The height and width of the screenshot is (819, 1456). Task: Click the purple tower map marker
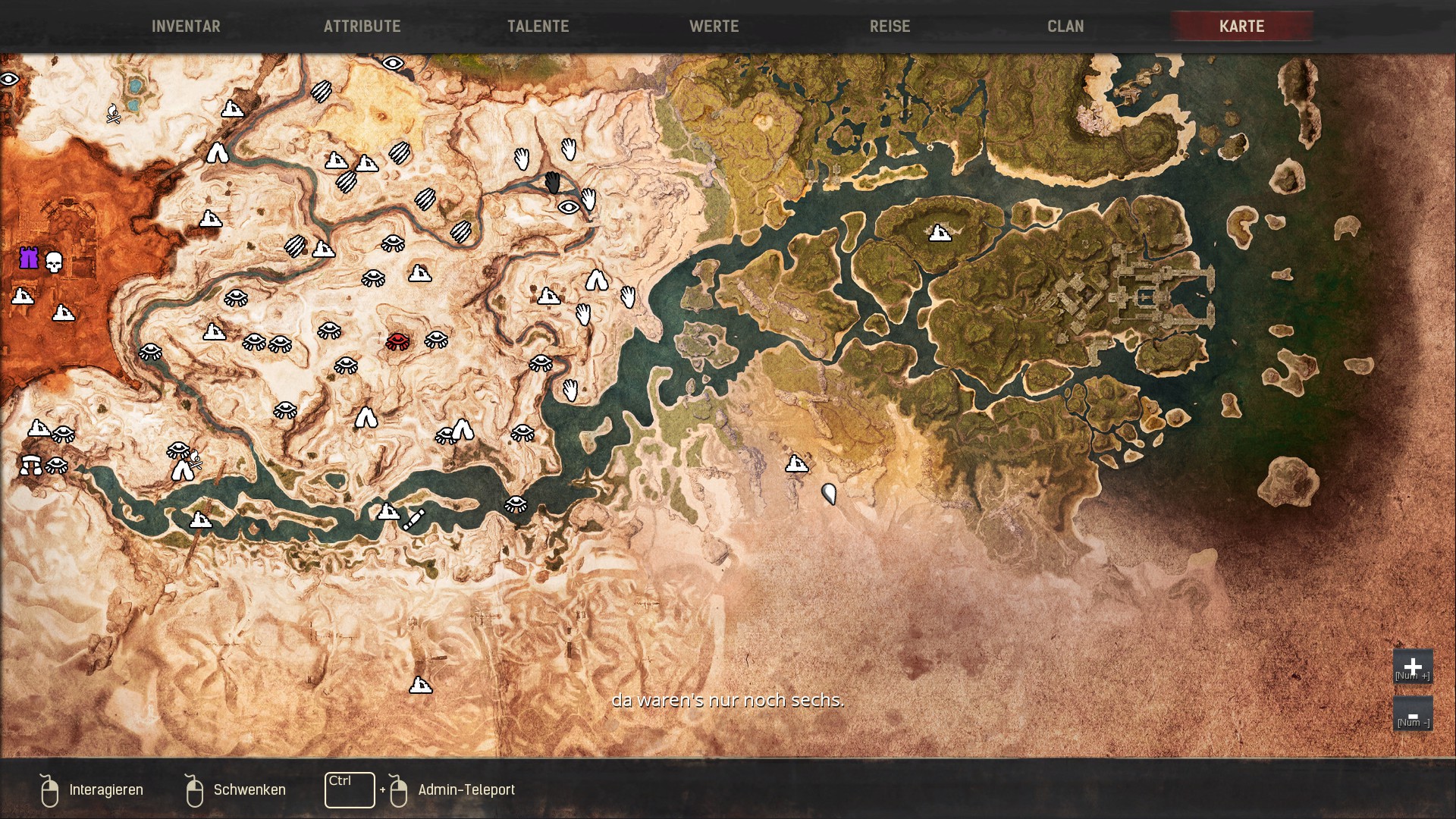(x=29, y=258)
